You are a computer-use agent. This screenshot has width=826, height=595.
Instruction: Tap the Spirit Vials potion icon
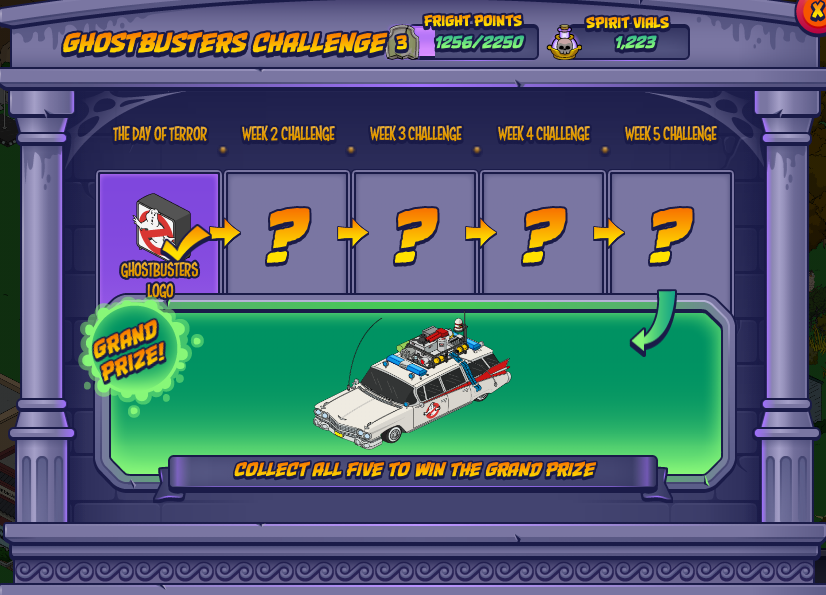tap(565, 43)
